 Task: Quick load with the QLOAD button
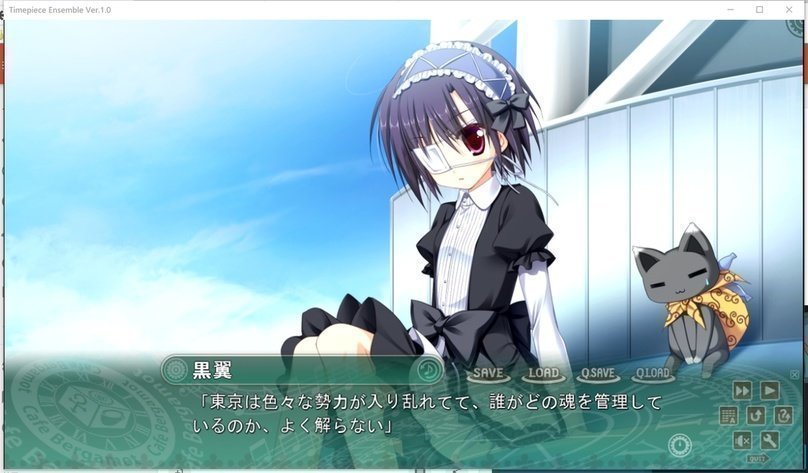652,373
